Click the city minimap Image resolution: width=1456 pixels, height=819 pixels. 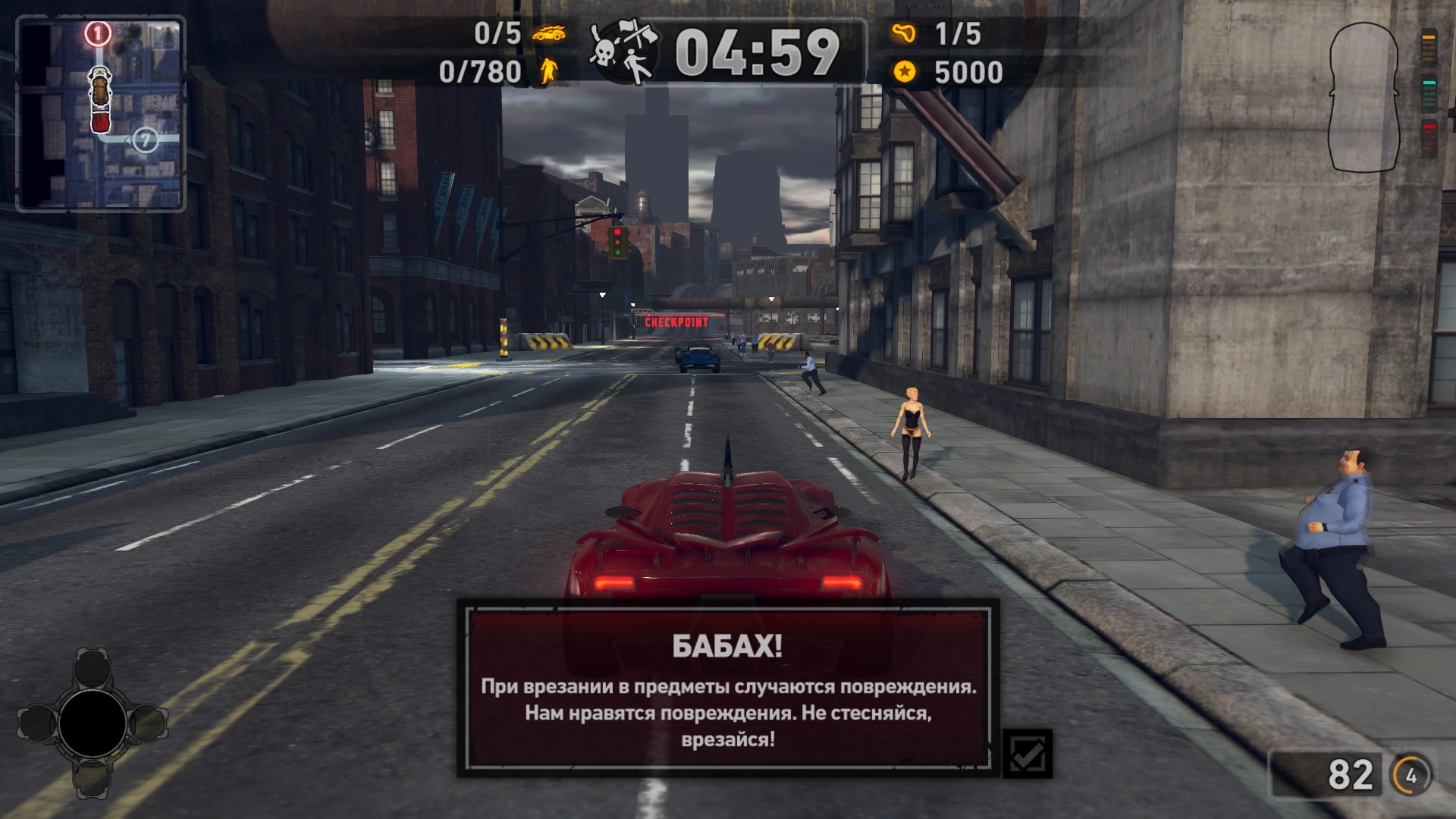[x=101, y=114]
